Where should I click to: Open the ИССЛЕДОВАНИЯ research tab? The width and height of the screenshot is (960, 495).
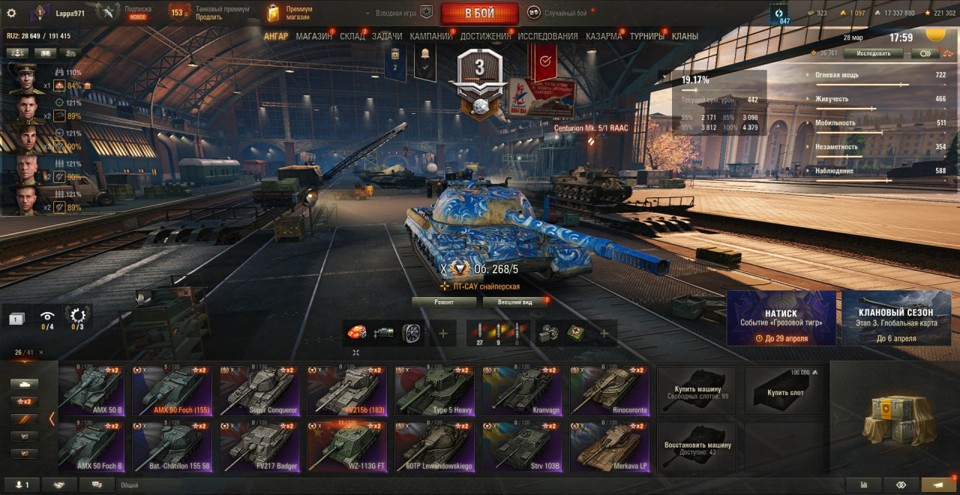[x=547, y=36]
